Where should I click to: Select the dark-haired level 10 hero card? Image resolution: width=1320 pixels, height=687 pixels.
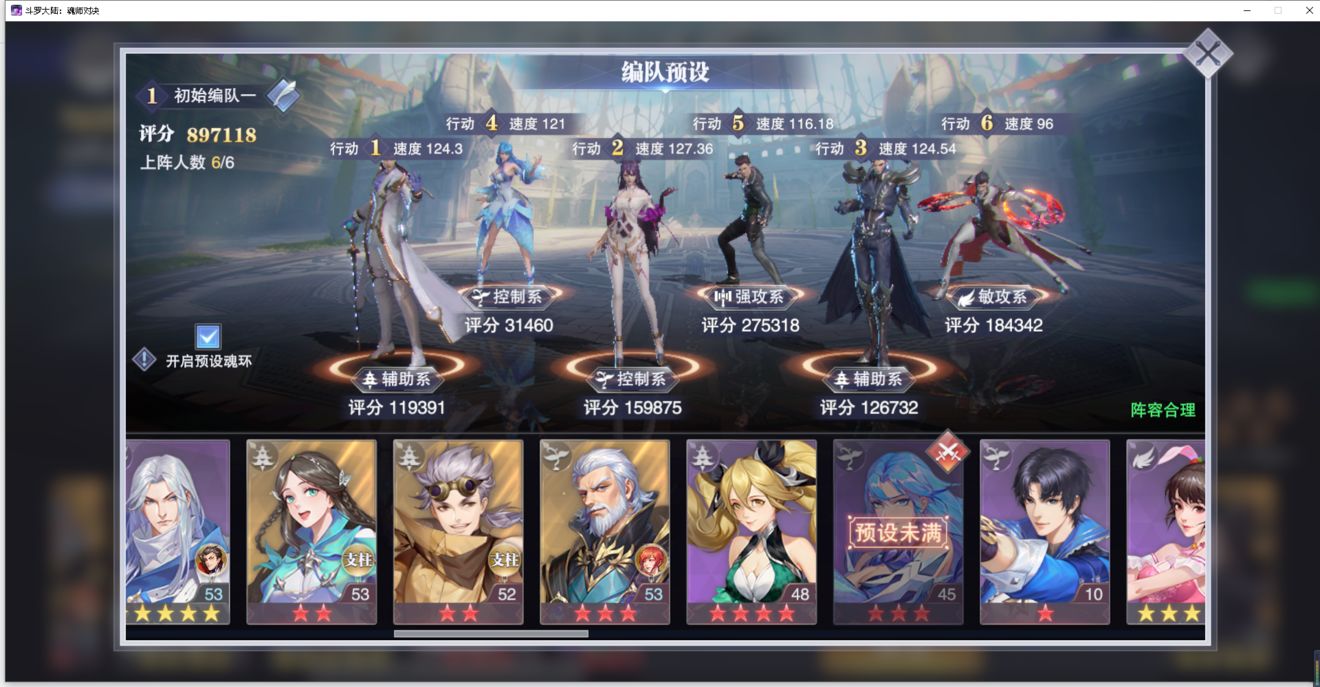(1044, 530)
